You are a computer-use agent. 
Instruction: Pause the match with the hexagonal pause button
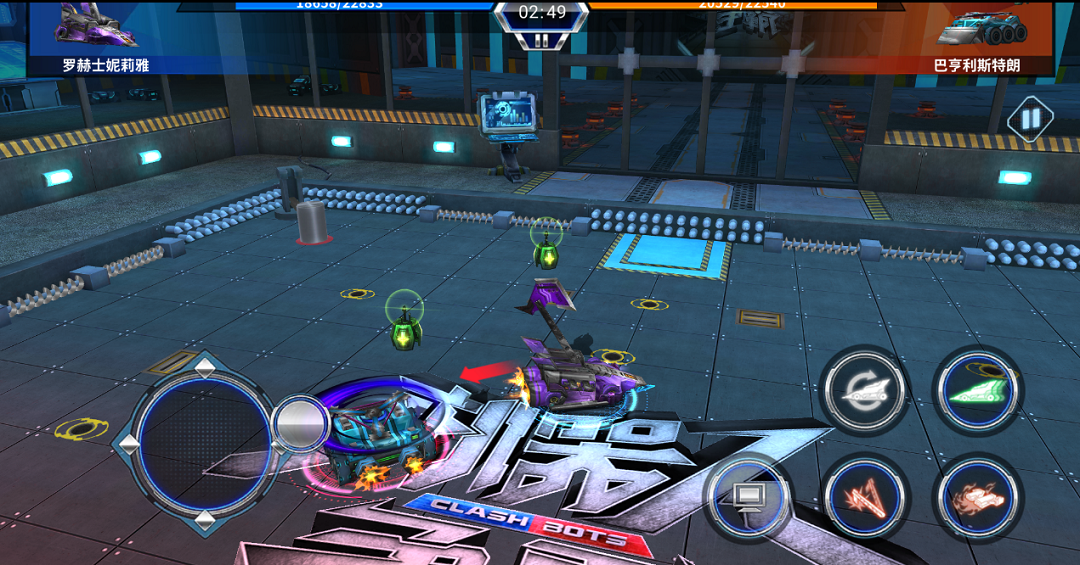[1030, 120]
